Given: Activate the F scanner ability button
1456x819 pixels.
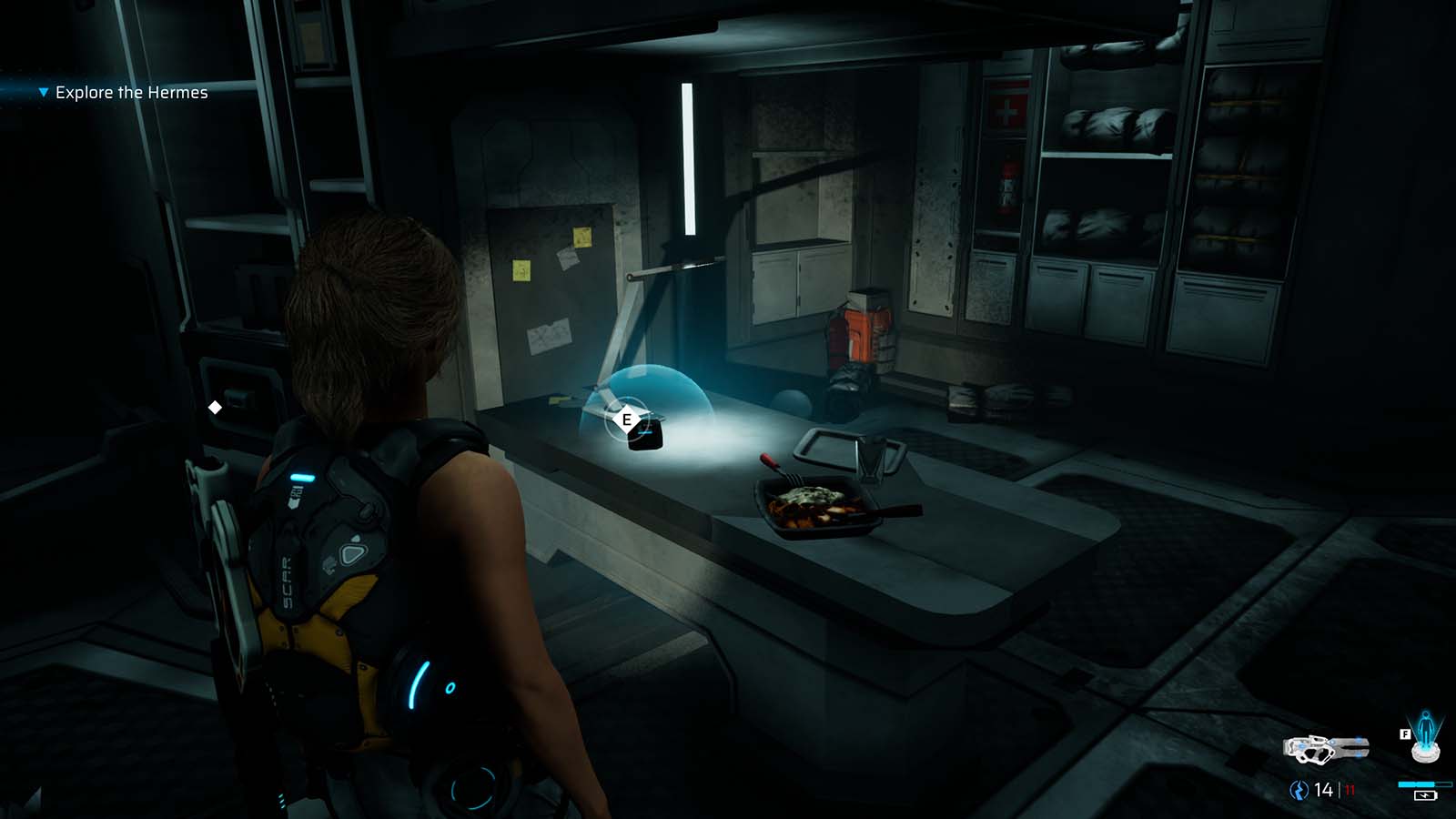Looking at the screenshot, I should 1405,733.
